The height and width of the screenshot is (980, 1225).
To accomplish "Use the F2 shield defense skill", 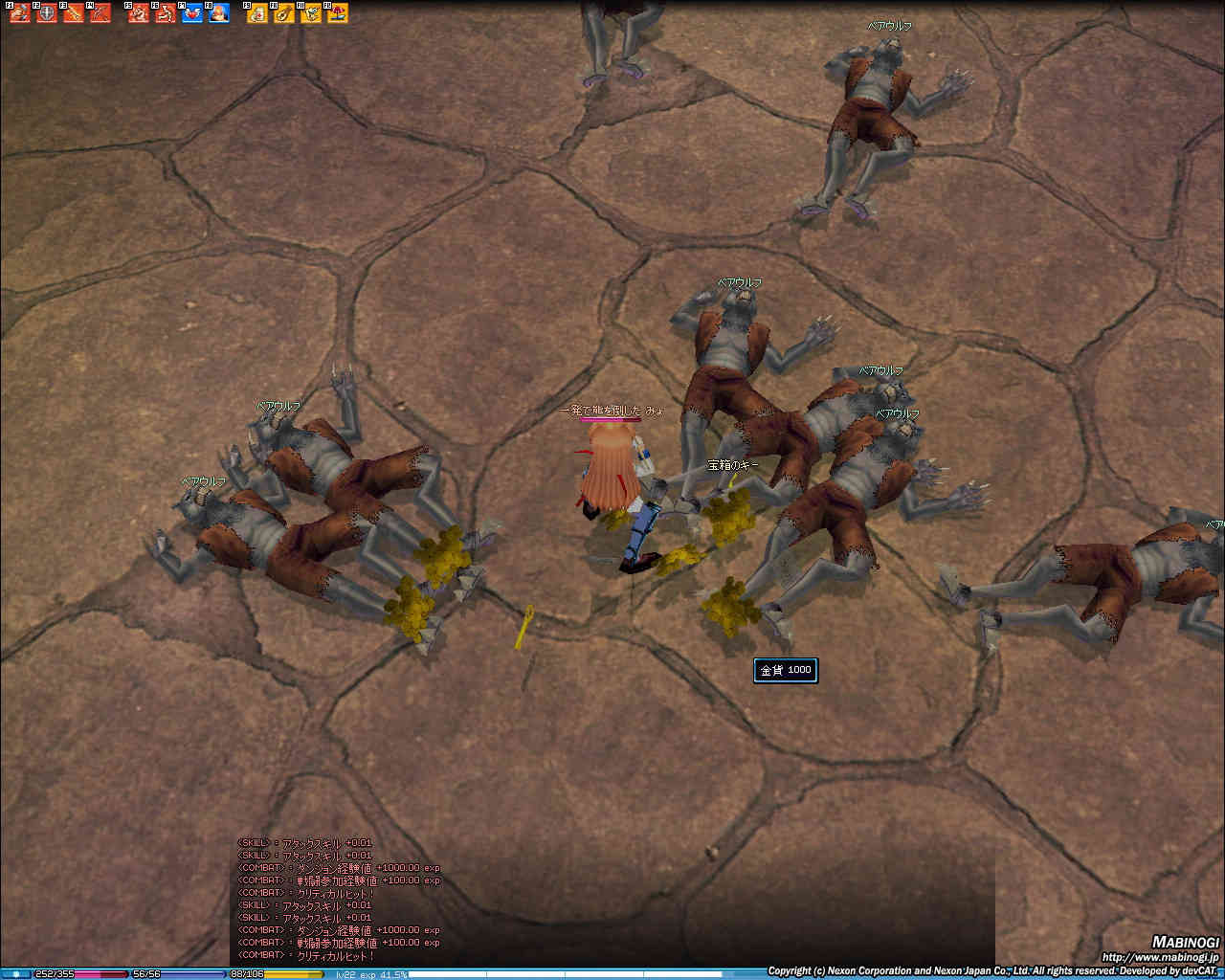I will pos(47,13).
